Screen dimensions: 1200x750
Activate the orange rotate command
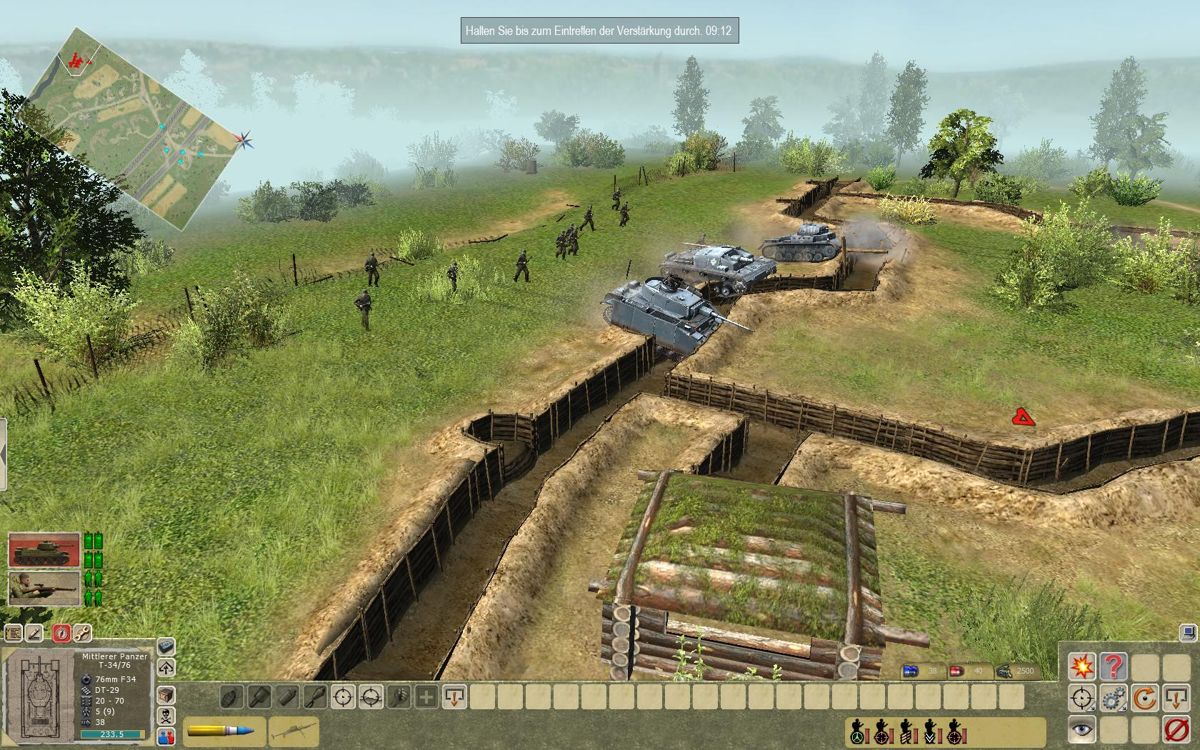point(1145,698)
